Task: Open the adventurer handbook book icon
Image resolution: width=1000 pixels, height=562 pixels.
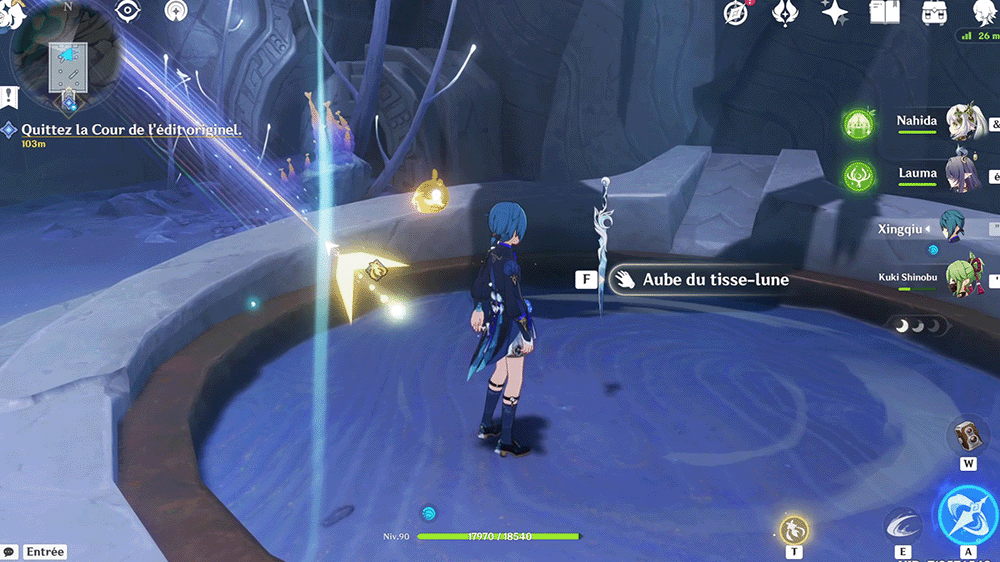Action: click(884, 12)
